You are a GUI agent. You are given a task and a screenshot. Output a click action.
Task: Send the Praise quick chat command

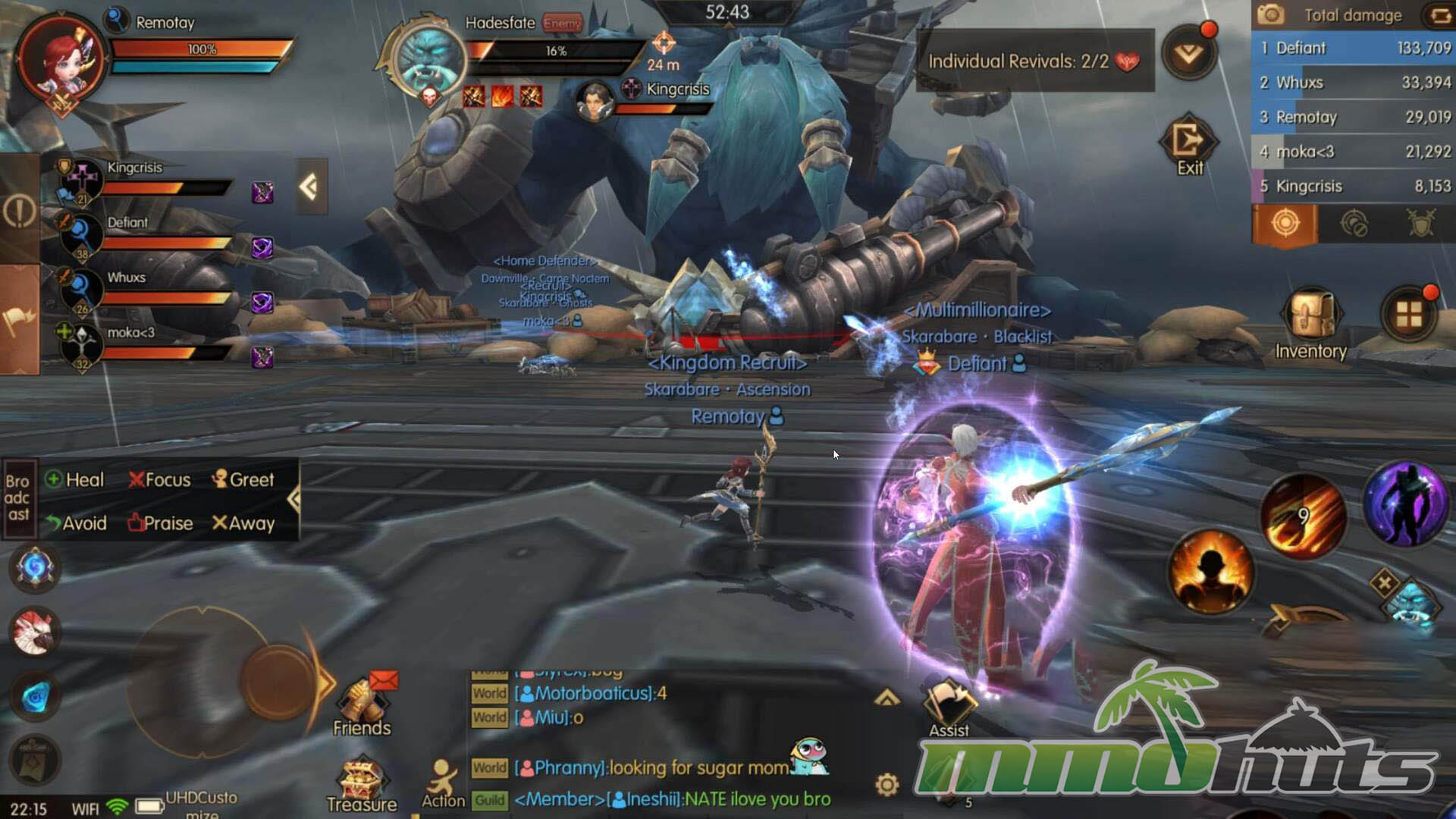160,523
